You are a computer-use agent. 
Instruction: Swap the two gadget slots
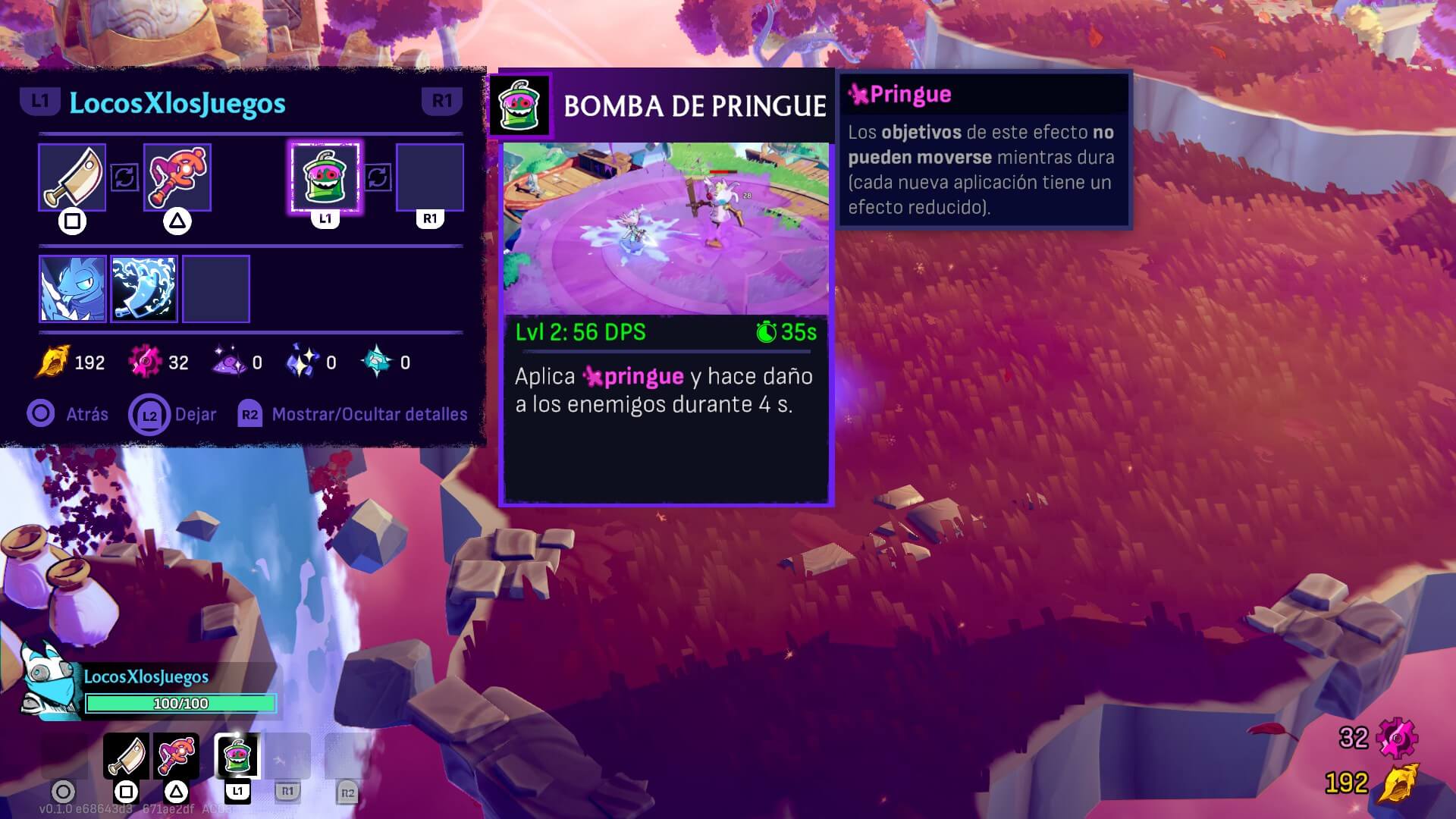point(378,177)
